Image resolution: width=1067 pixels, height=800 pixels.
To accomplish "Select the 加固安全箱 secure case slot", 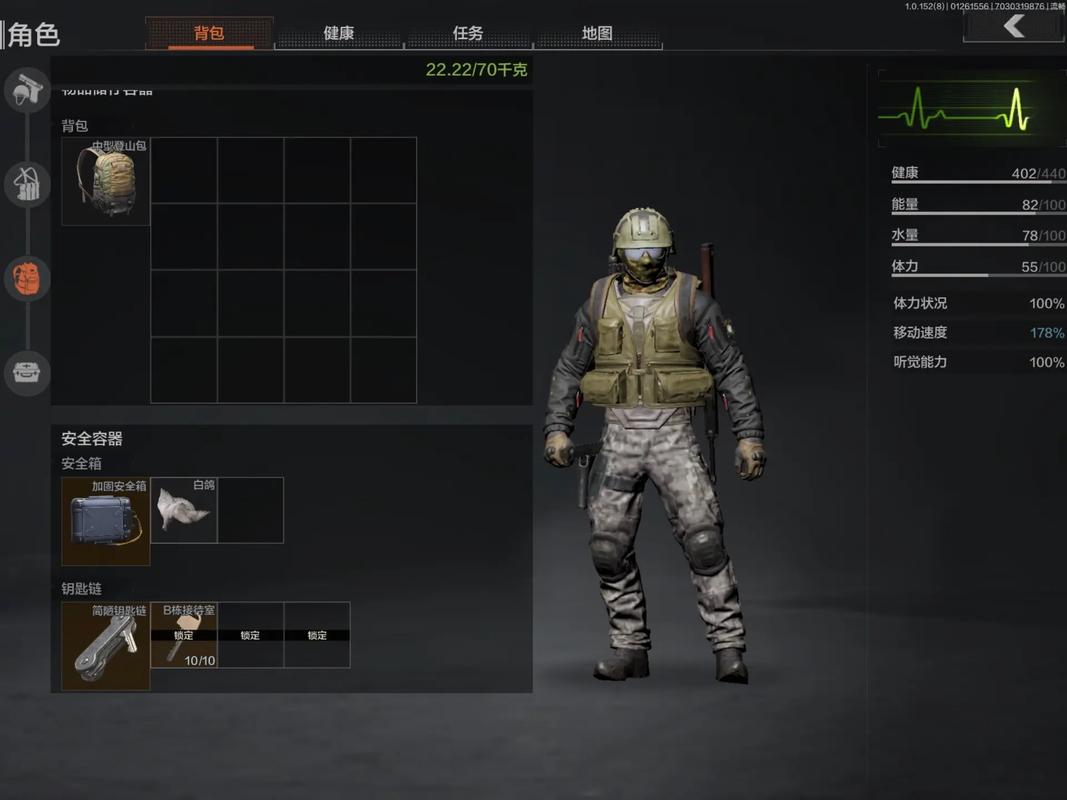I will [x=106, y=521].
